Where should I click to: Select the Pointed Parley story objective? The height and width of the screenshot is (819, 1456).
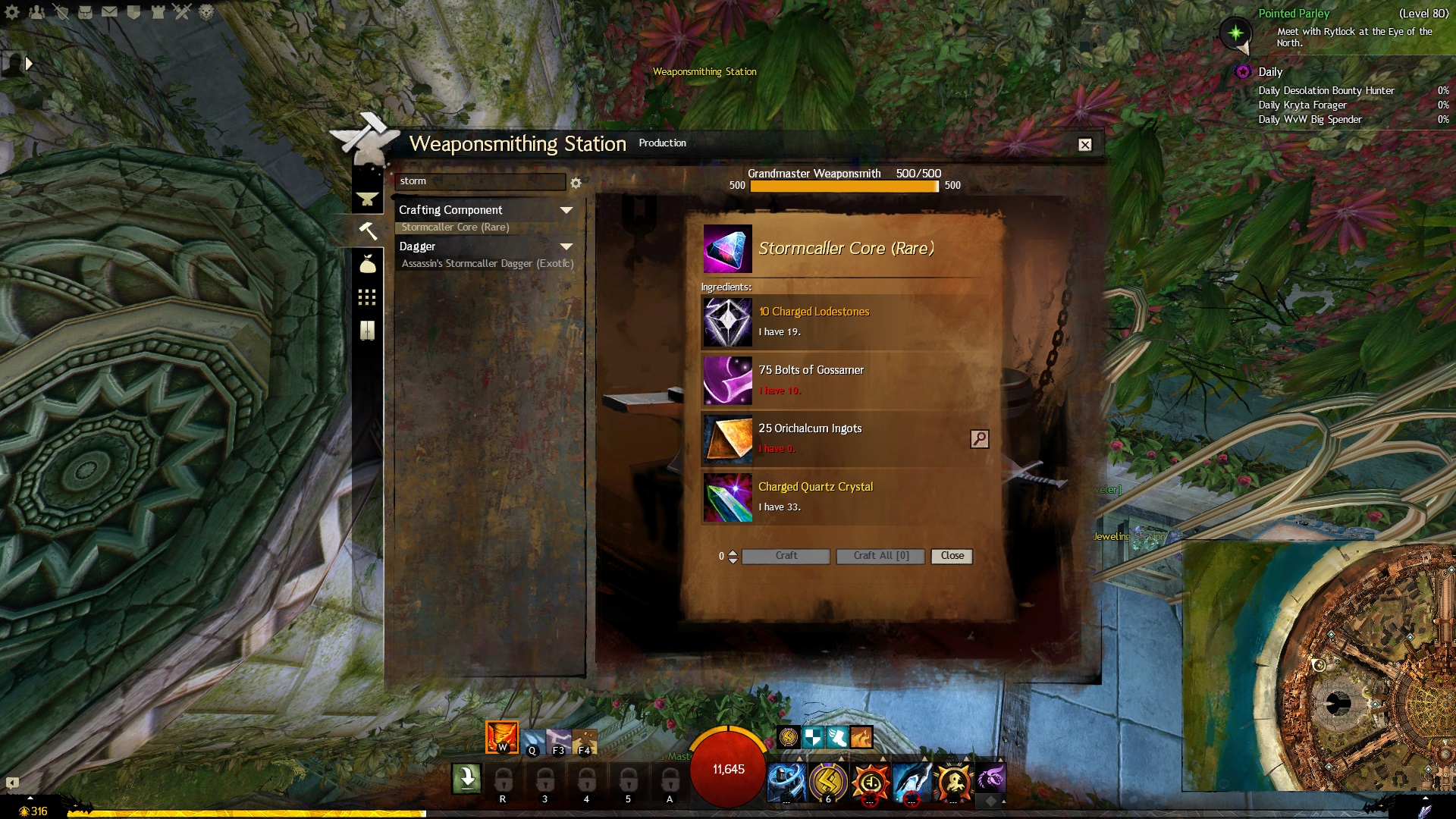[x=1294, y=14]
